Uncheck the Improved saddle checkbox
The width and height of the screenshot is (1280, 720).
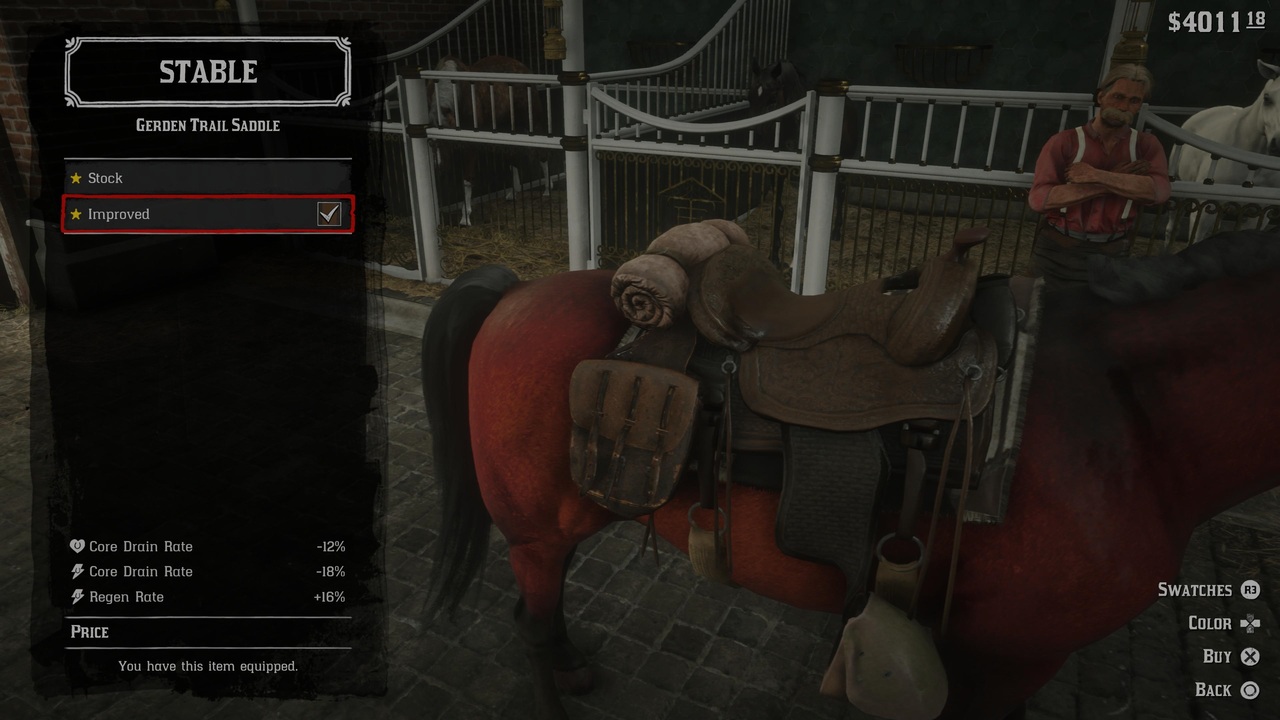[330, 213]
